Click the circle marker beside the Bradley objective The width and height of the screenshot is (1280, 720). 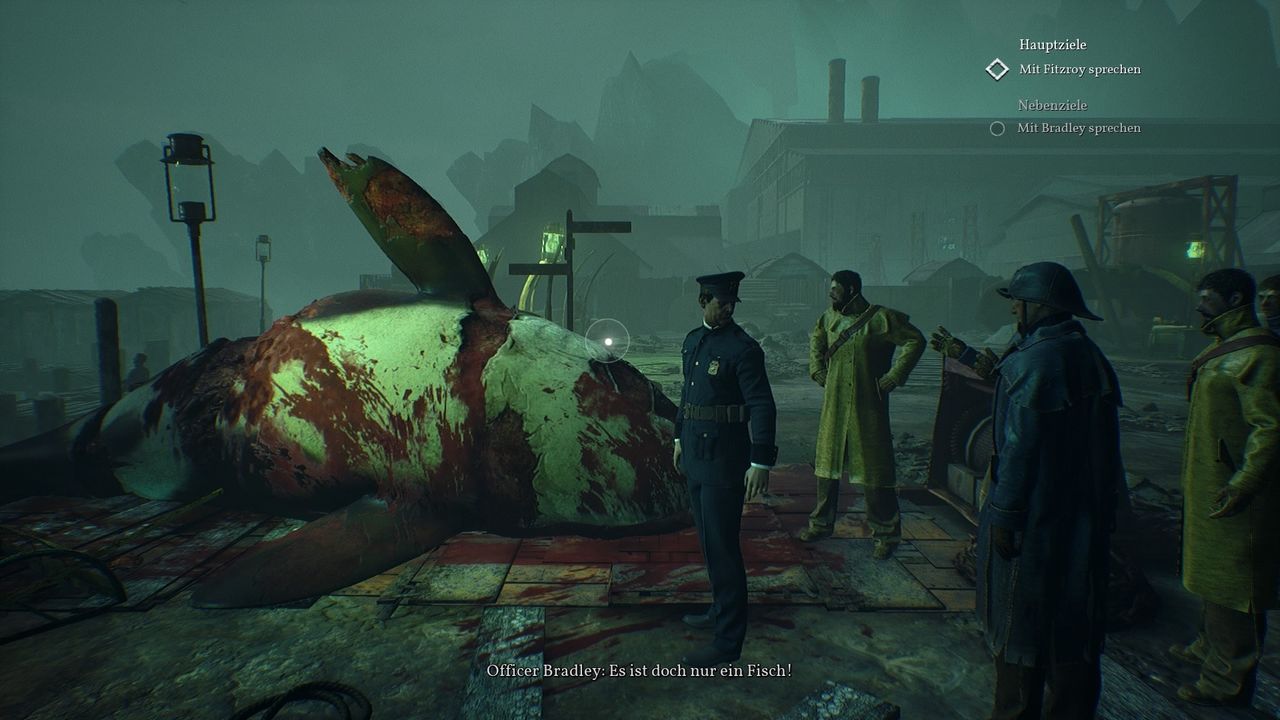(x=997, y=128)
